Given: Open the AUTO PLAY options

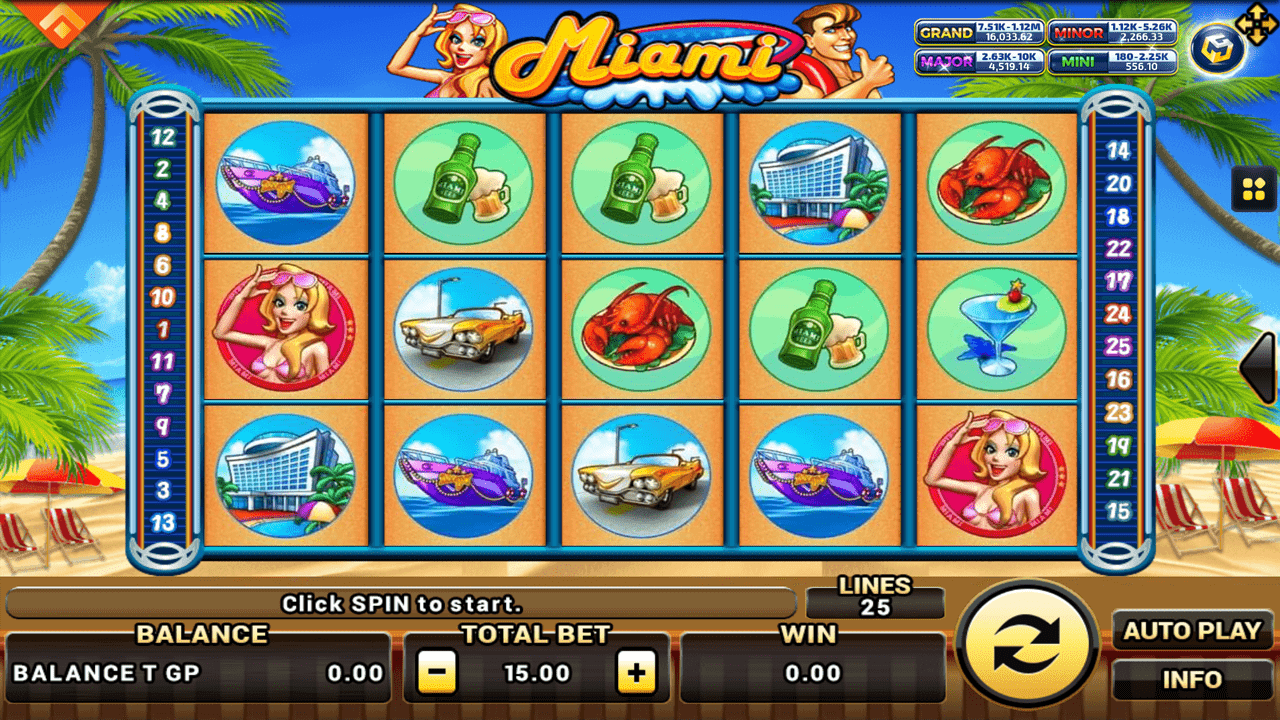Looking at the screenshot, I should click(1192, 631).
